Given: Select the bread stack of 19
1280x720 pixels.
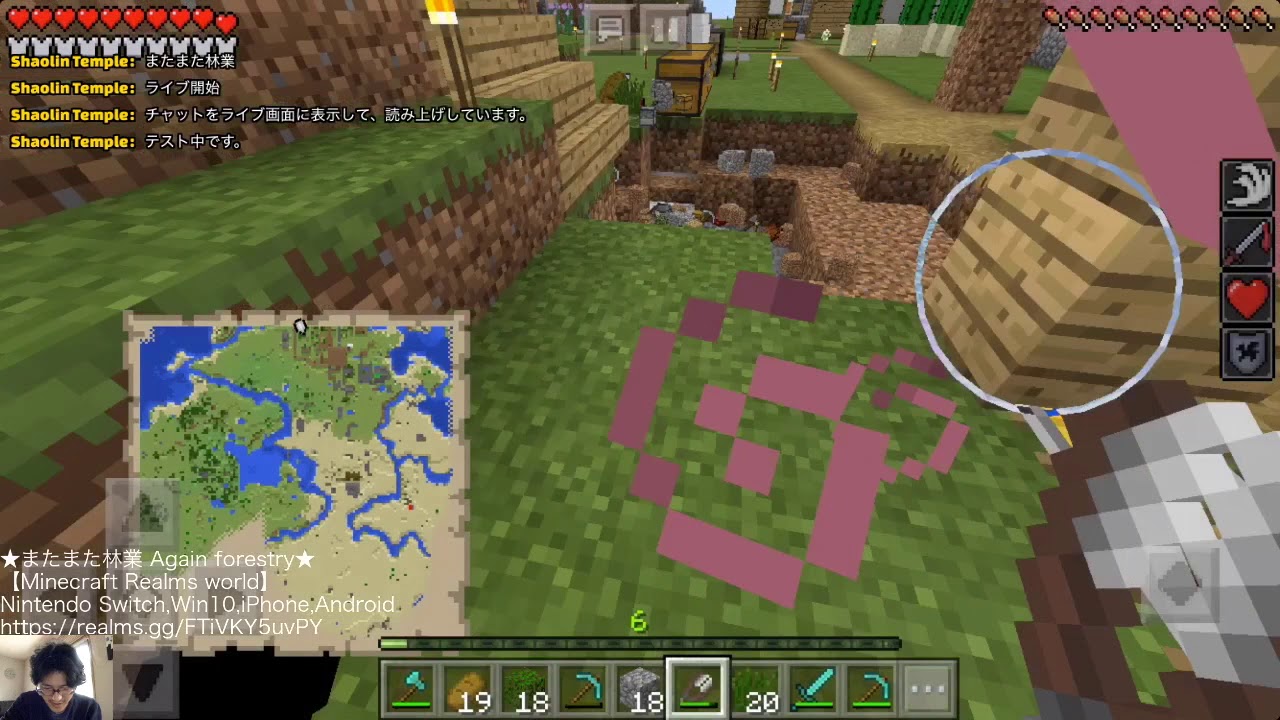Looking at the screenshot, I should (x=471, y=687).
